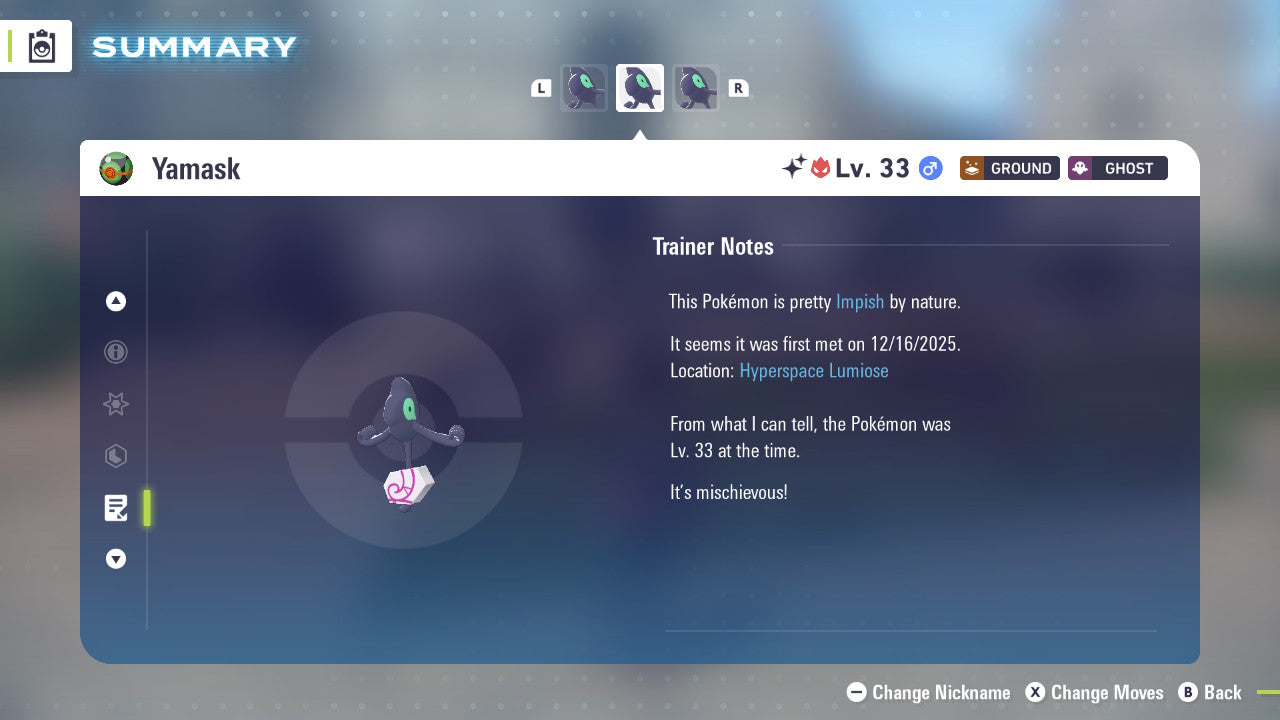
Task: Open the Impish nature link
Action: [860, 301]
